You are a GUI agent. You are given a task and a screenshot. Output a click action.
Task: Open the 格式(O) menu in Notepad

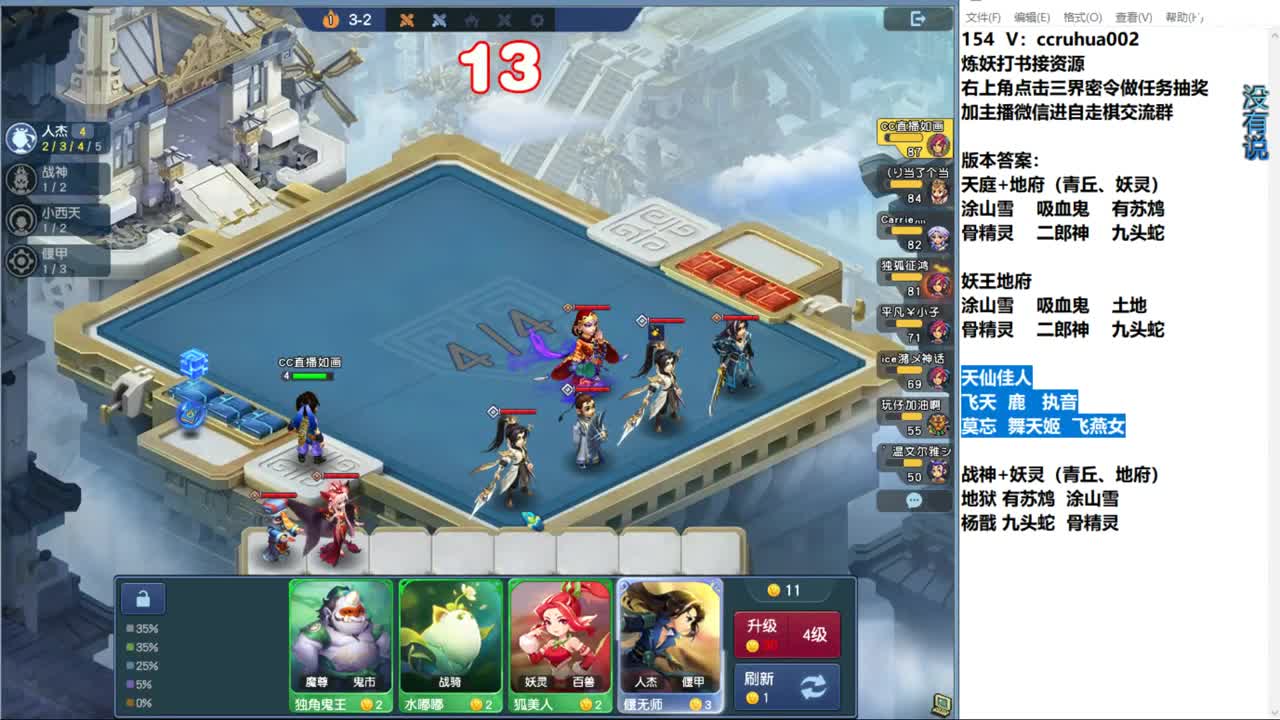[1082, 16]
